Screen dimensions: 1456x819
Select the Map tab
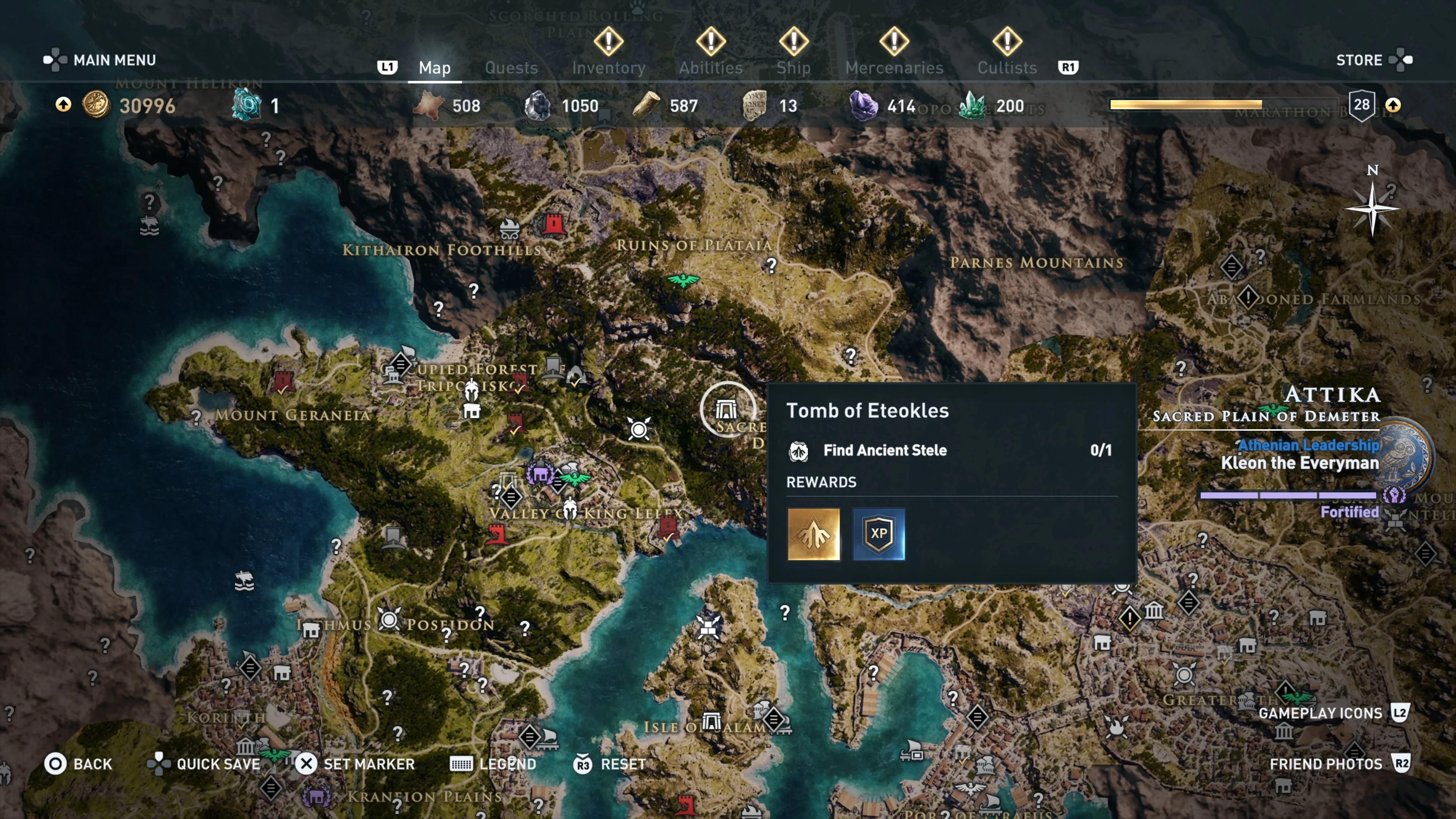[435, 68]
